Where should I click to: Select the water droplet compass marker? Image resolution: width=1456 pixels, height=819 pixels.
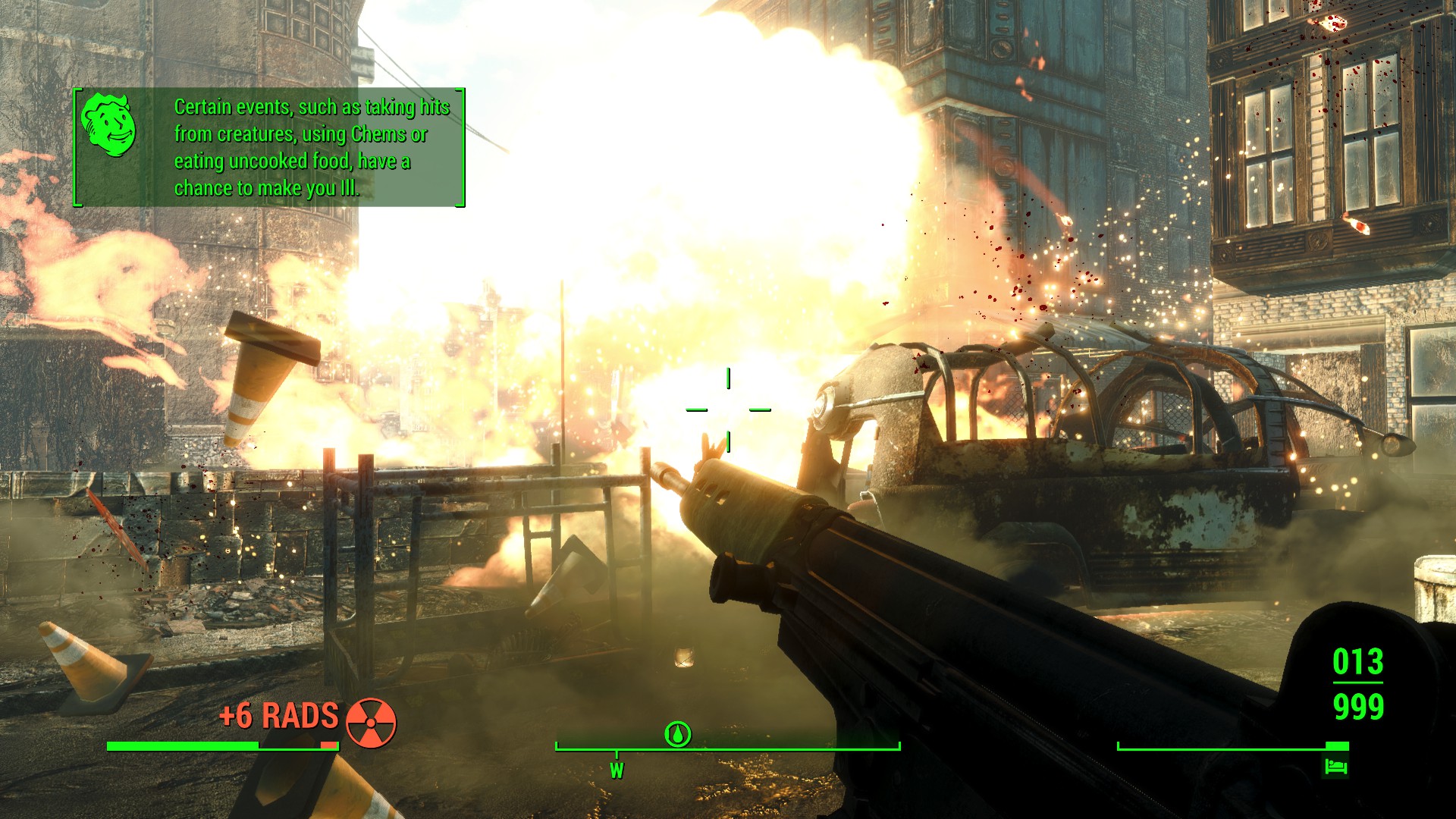coord(677,734)
